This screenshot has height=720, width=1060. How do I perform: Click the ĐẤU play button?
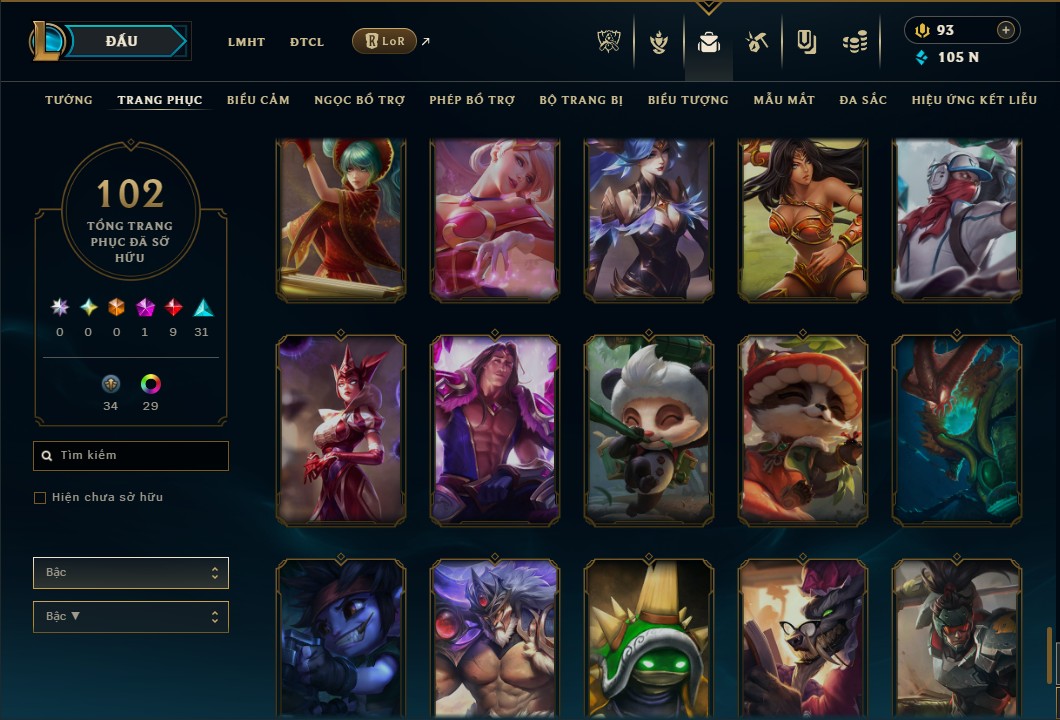[122, 41]
